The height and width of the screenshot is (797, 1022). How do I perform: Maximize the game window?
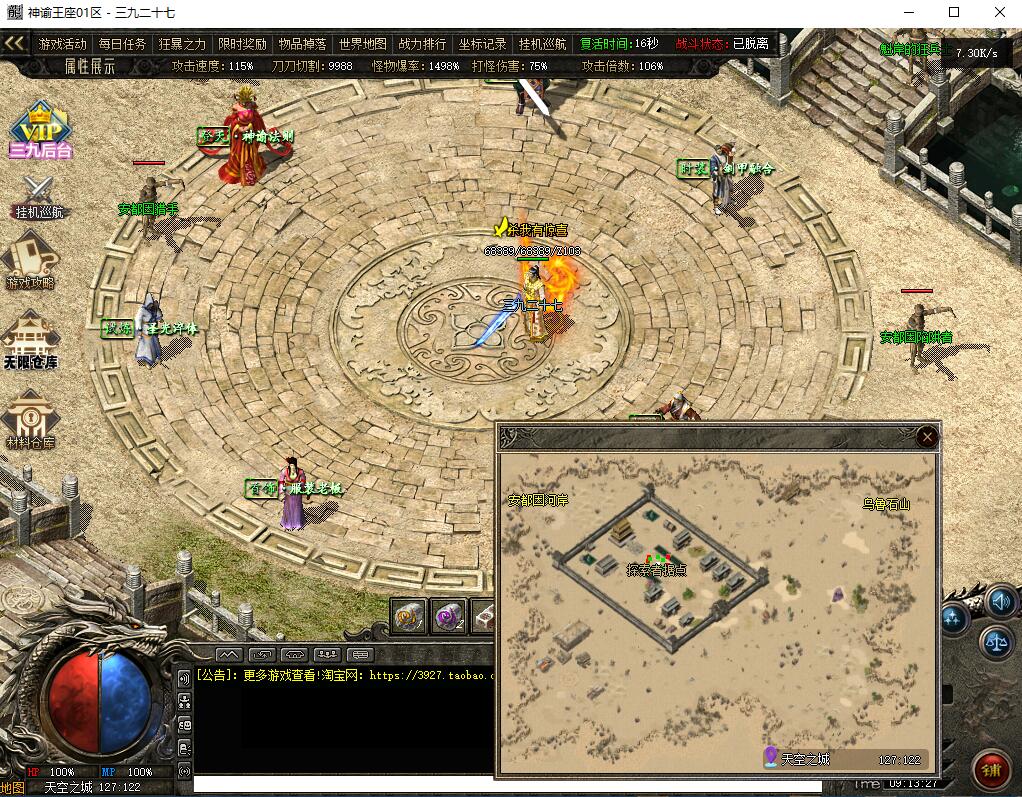click(x=953, y=12)
